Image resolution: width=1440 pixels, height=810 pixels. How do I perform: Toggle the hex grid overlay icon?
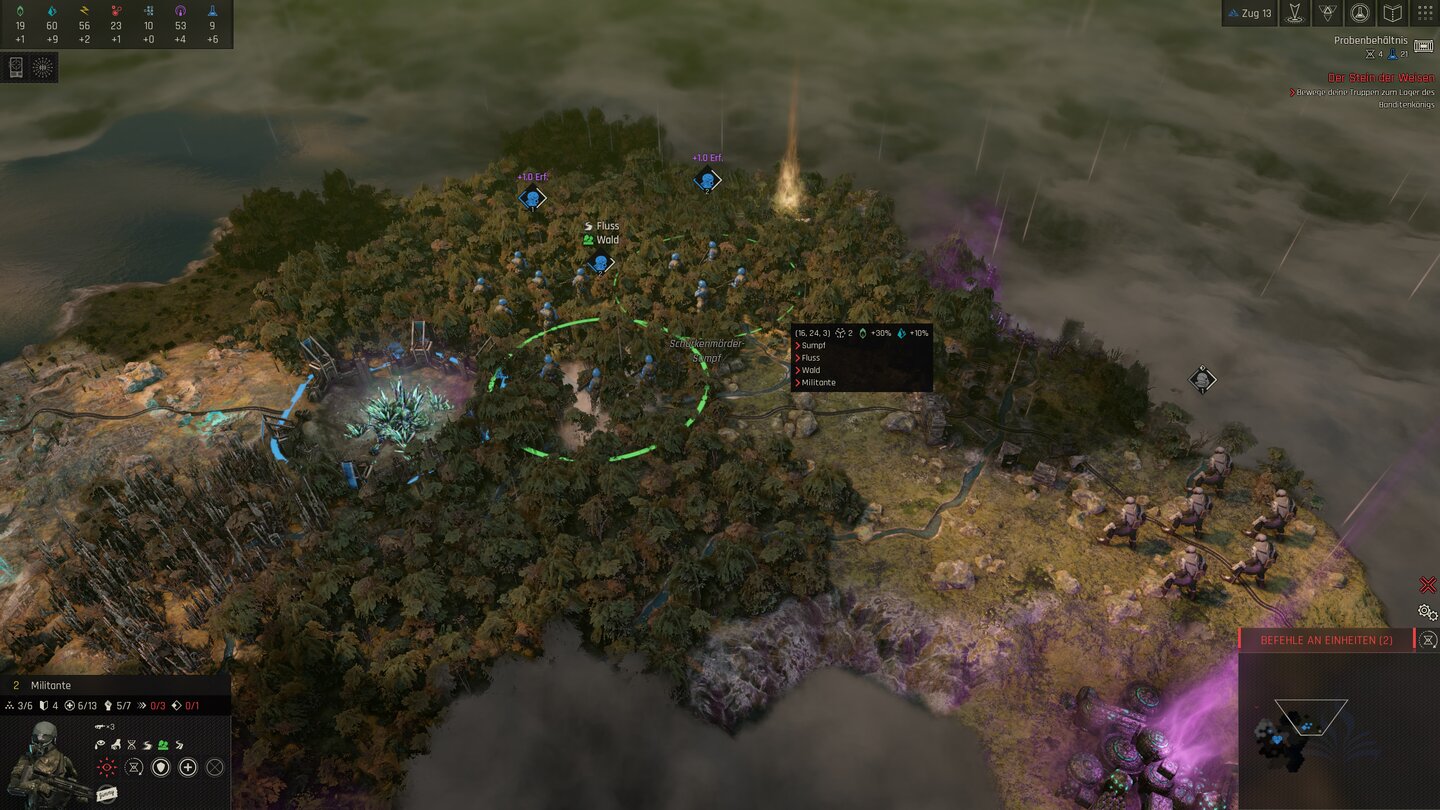(x=43, y=67)
